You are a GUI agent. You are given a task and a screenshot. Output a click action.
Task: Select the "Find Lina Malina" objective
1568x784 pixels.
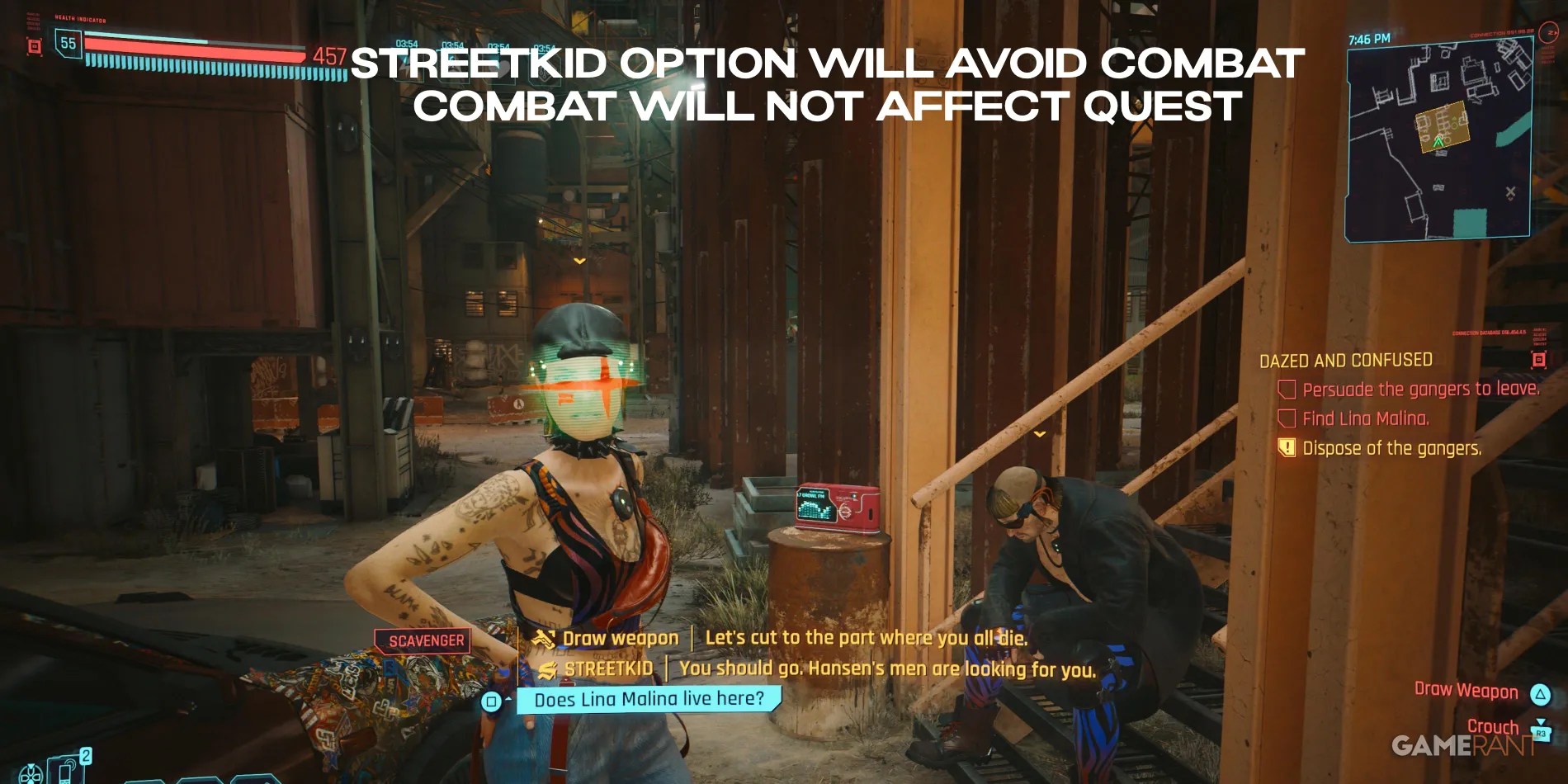1365,419
